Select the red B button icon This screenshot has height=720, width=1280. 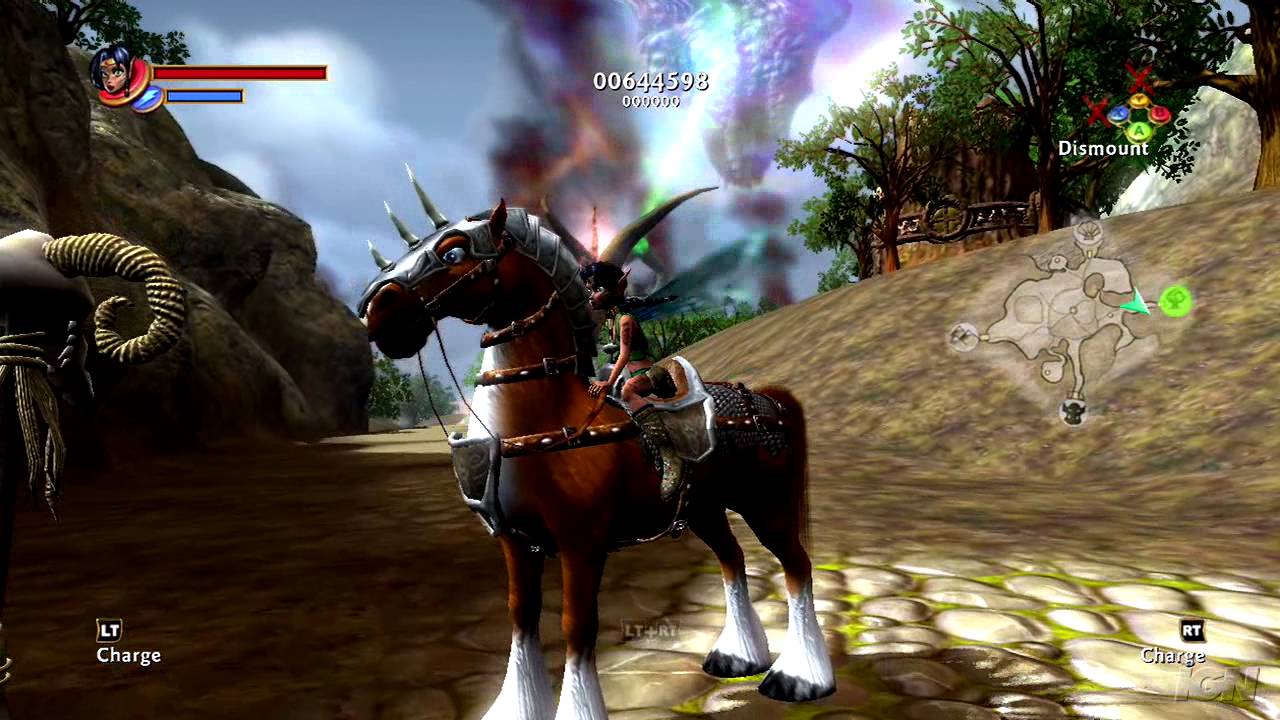1160,112
